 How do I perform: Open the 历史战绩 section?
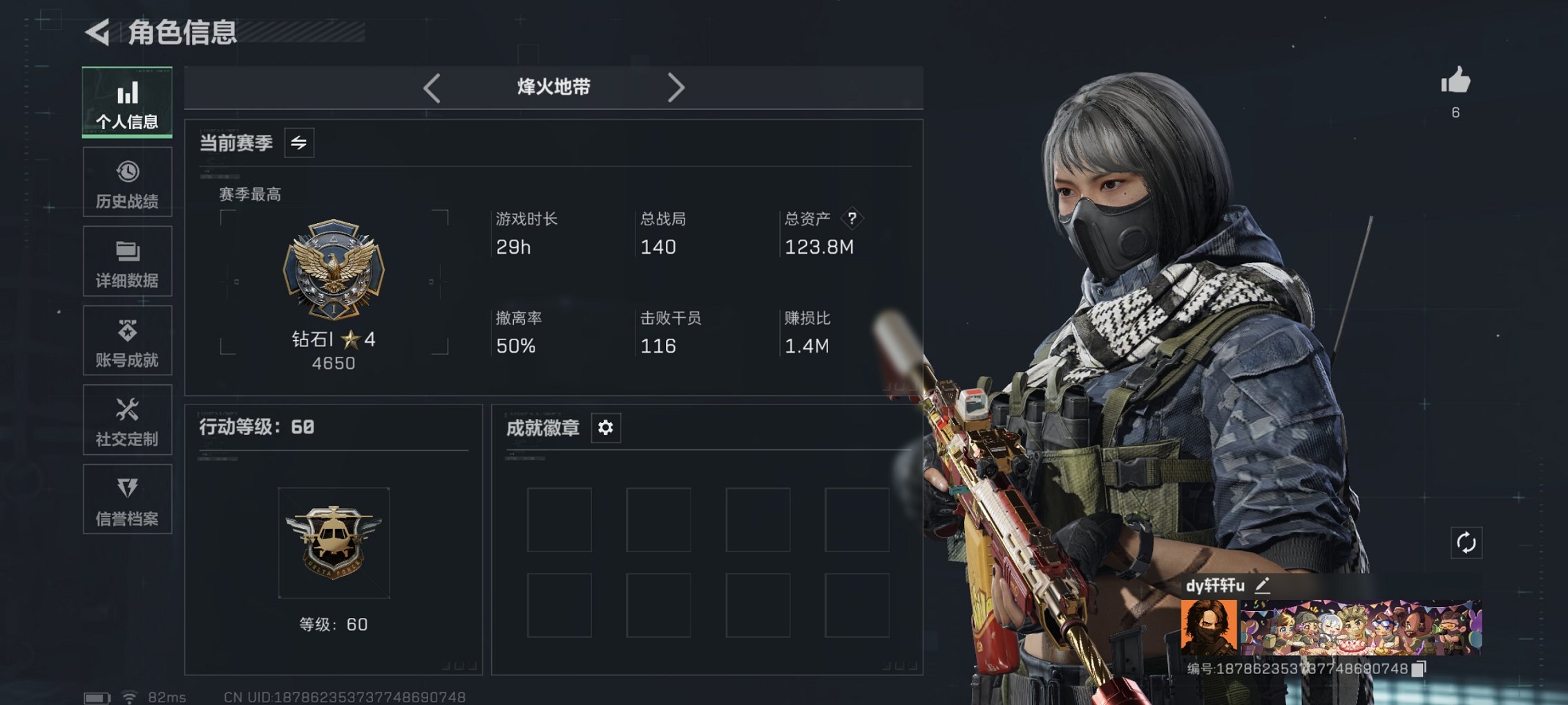127,182
